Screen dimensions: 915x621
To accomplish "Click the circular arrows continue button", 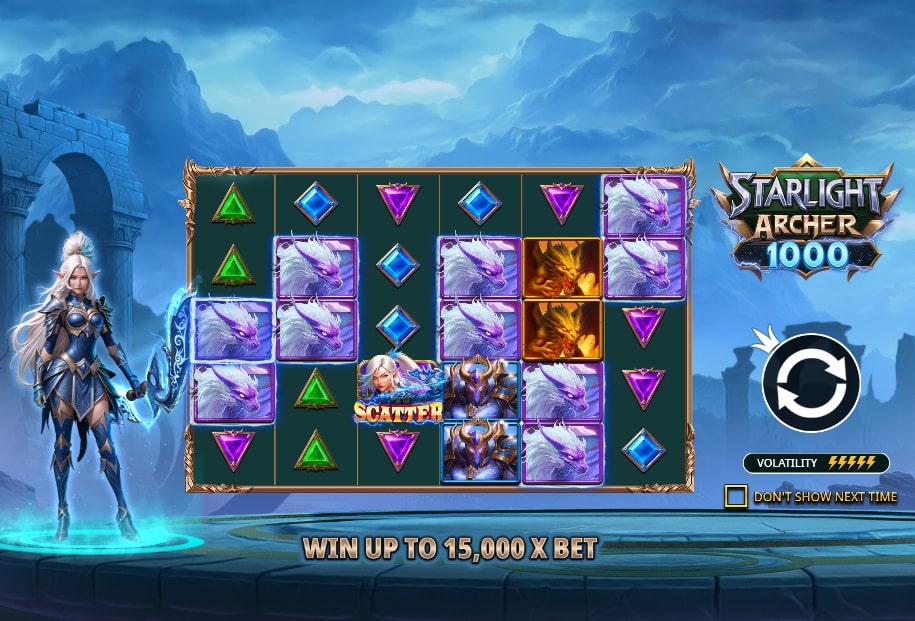I will point(811,383).
